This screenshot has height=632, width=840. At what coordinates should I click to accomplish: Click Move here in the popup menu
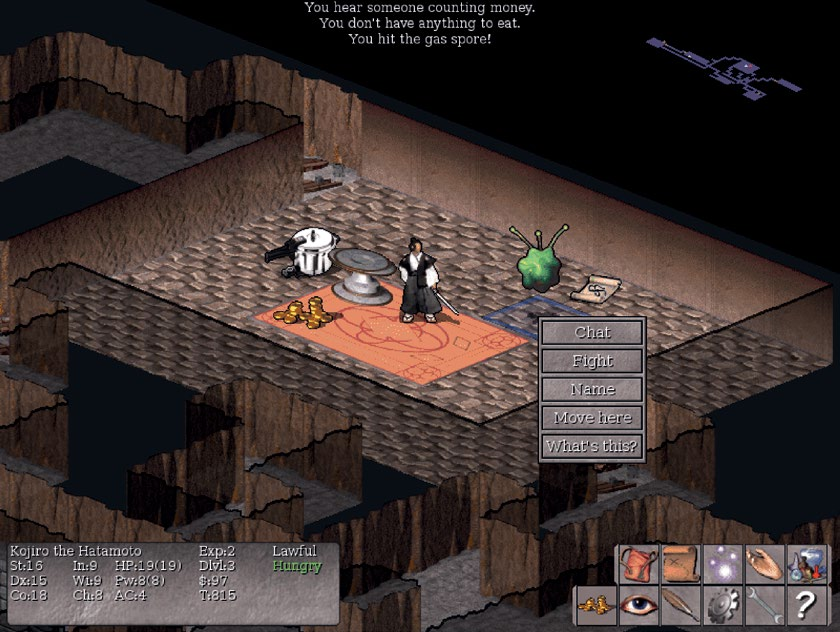click(592, 417)
